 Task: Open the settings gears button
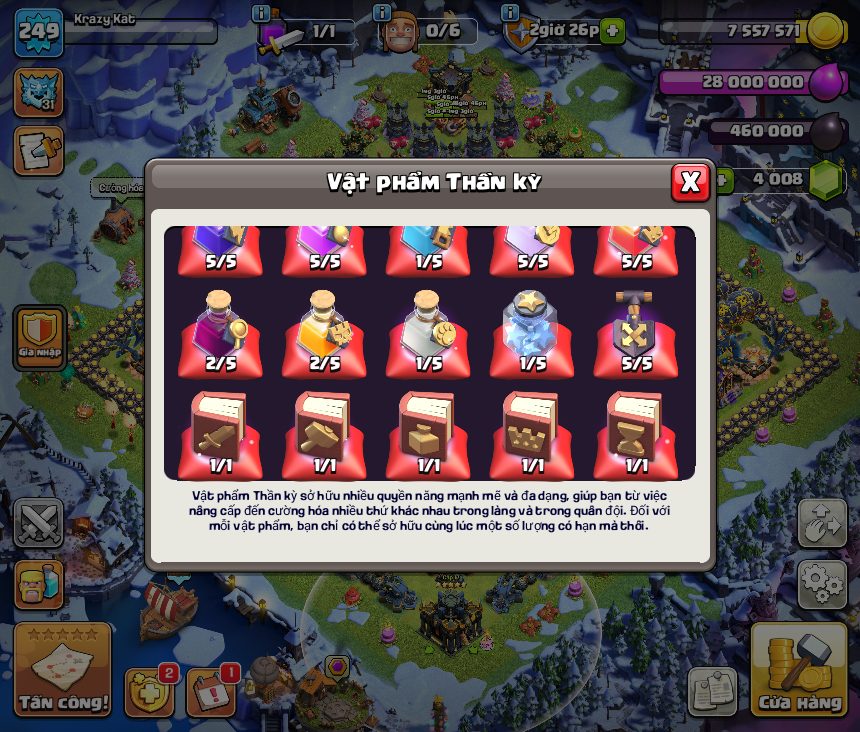(822, 582)
